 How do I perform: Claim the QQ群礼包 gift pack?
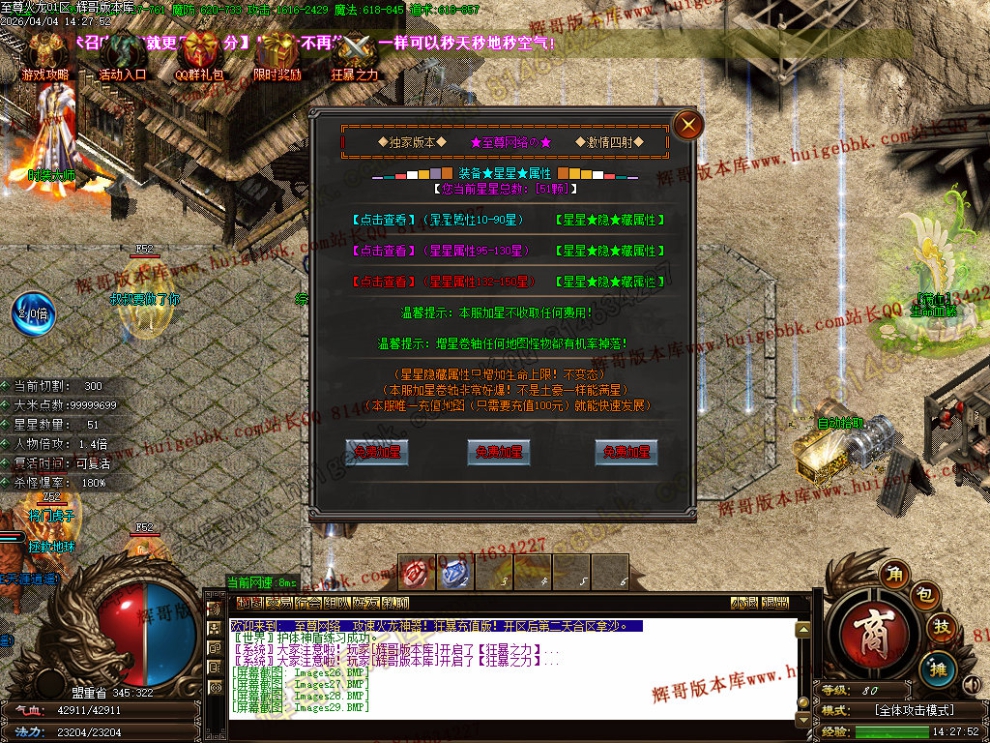[x=201, y=55]
